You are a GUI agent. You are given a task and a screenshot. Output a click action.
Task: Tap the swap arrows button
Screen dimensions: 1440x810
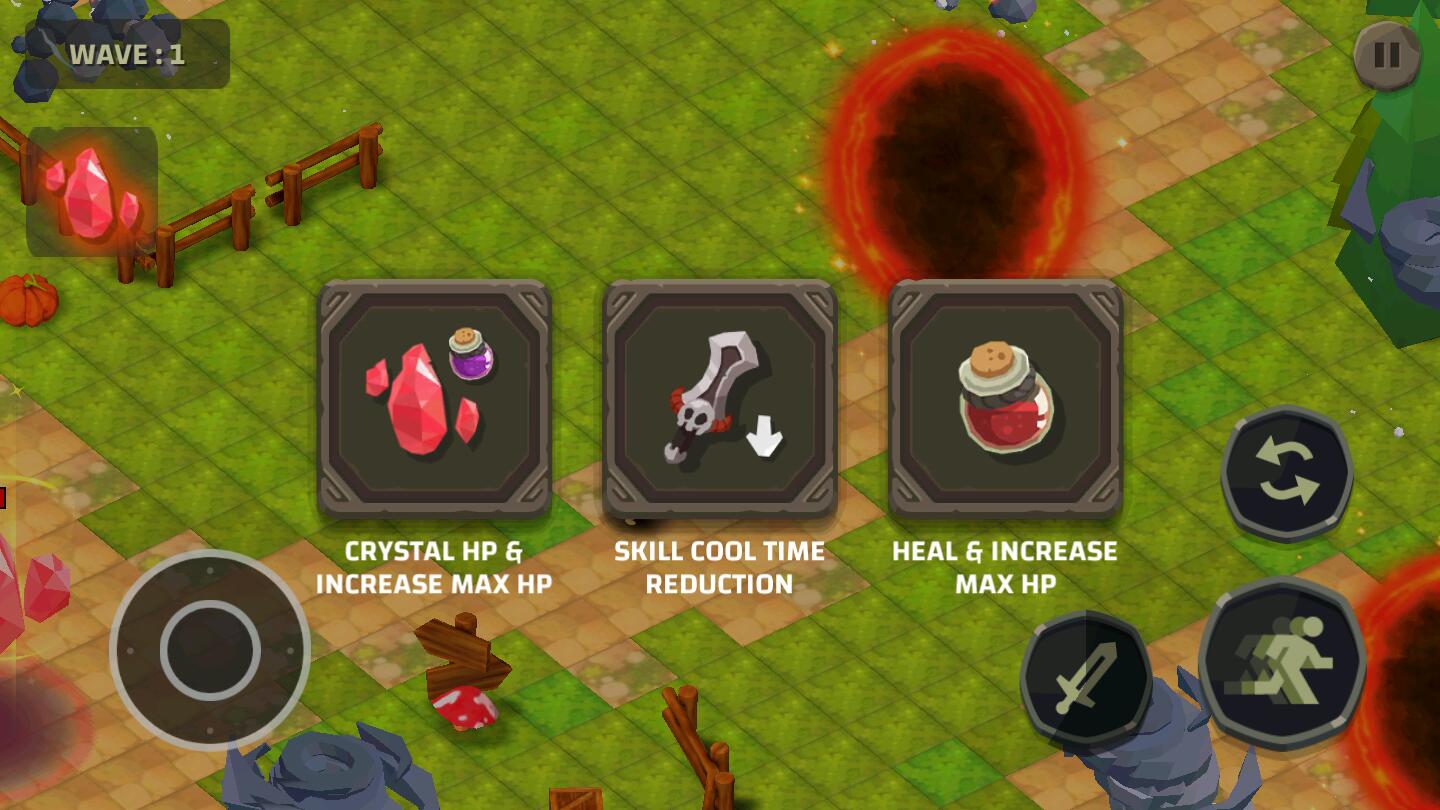1286,473
